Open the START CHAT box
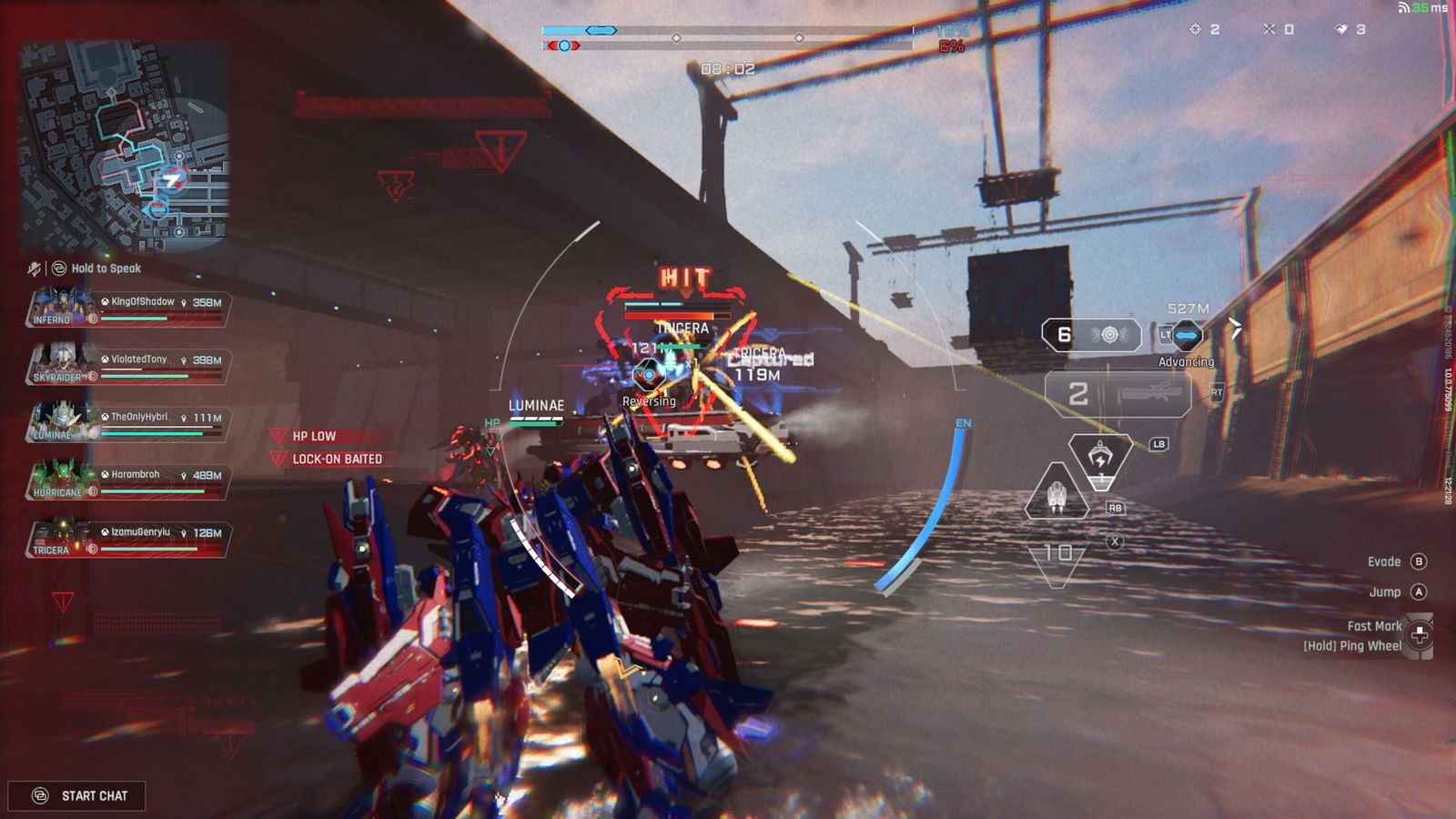Image resolution: width=1456 pixels, height=819 pixels. (77, 795)
